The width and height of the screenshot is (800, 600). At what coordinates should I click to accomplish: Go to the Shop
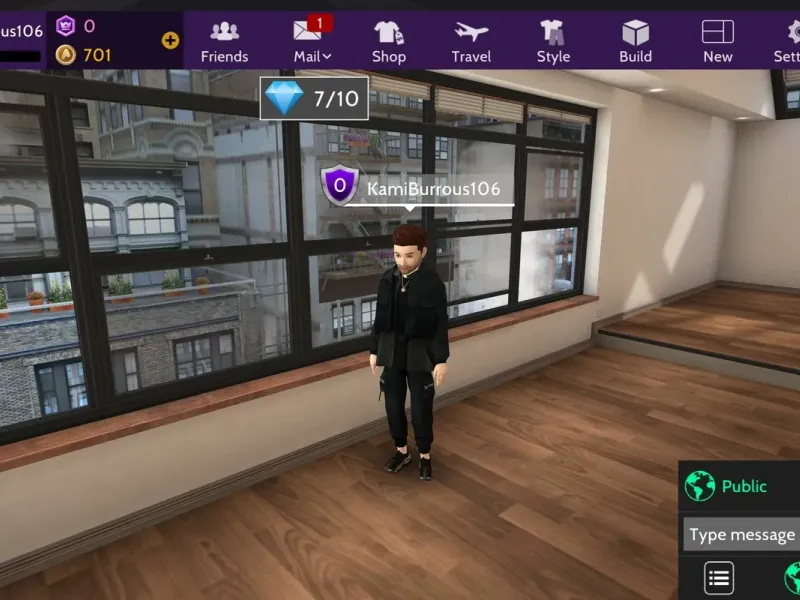(x=389, y=41)
